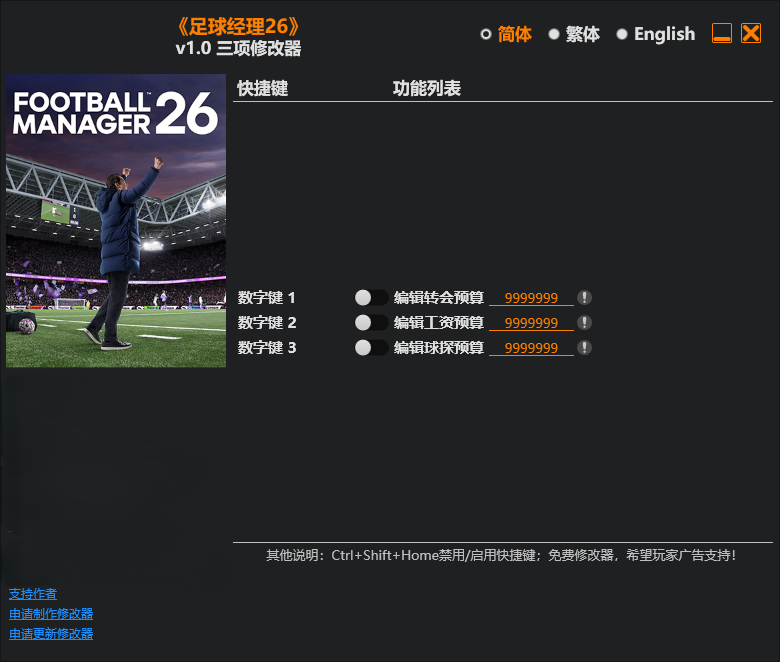Edit the wage budget value field
The height and width of the screenshot is (662, 780).
click(x=531, y=323)
